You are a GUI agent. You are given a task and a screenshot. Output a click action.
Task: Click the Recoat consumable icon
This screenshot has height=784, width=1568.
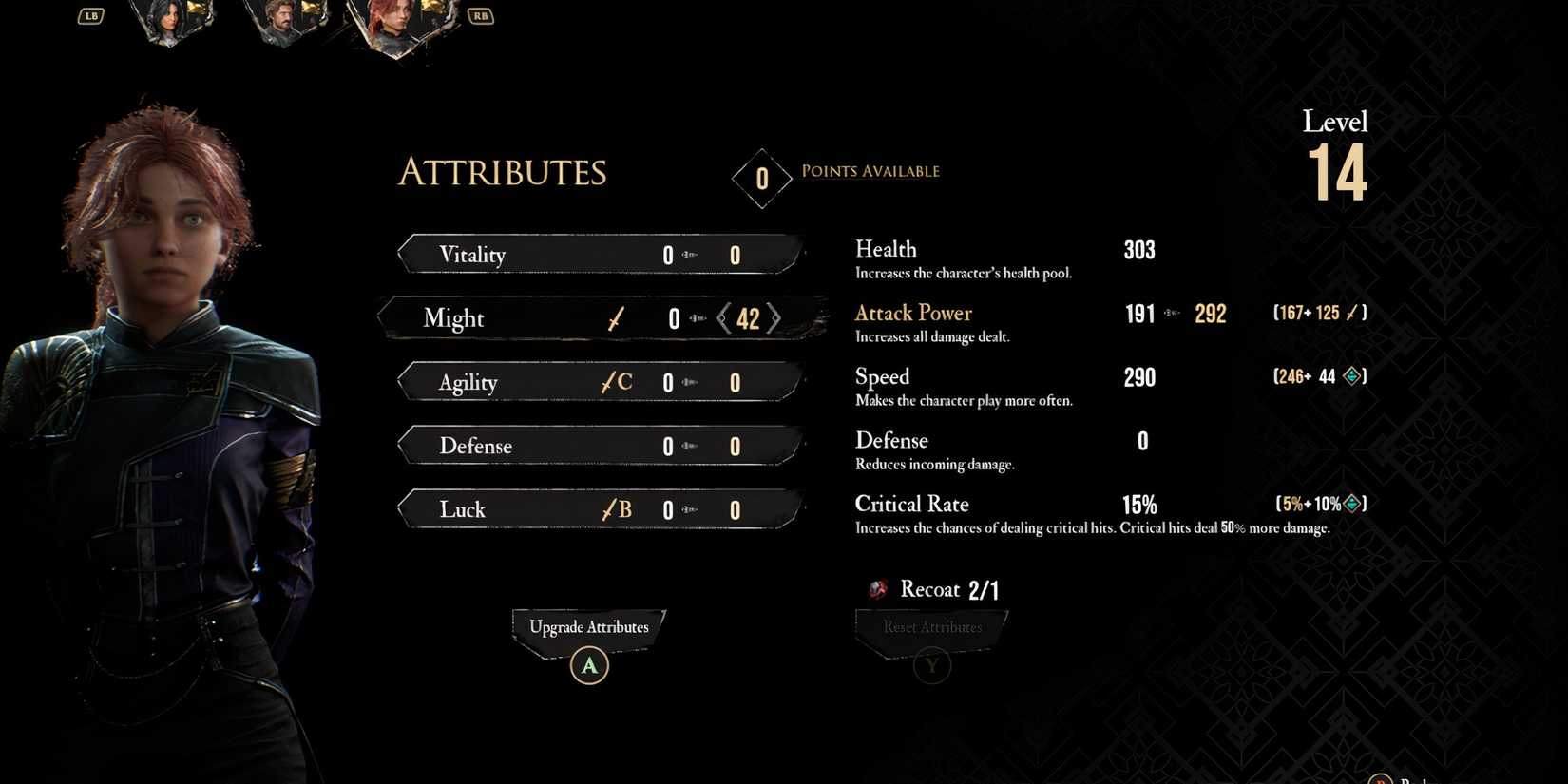pos(875,589)
